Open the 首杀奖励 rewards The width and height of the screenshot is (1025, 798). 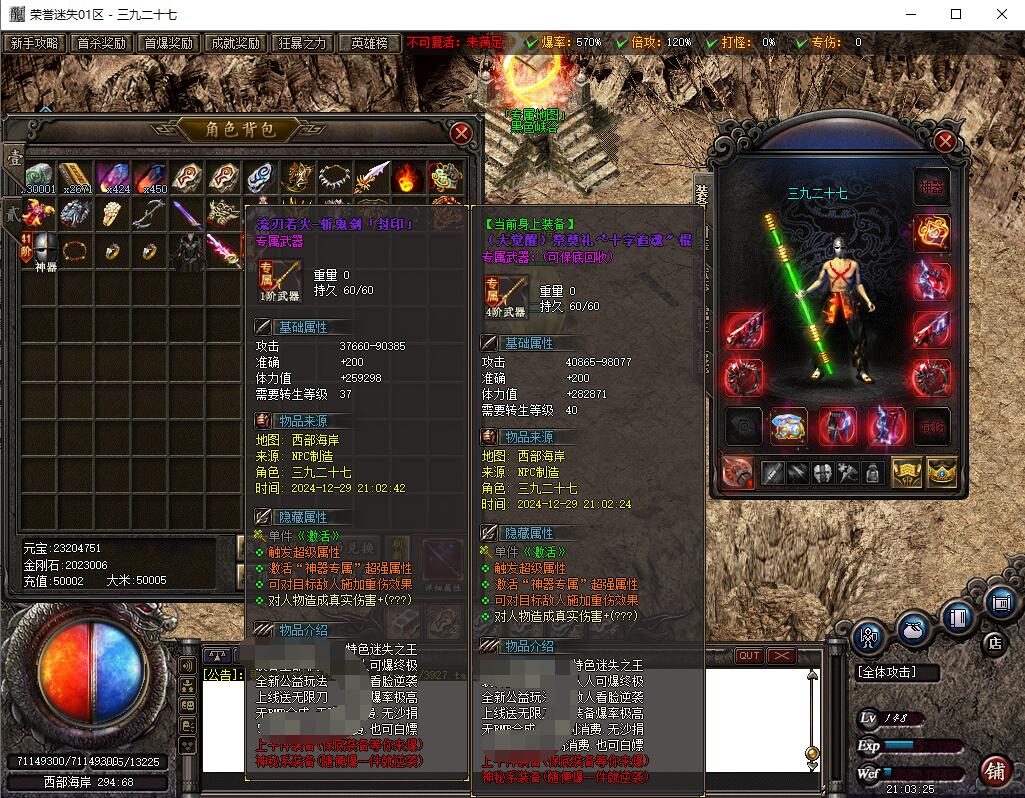pos(101,43)
